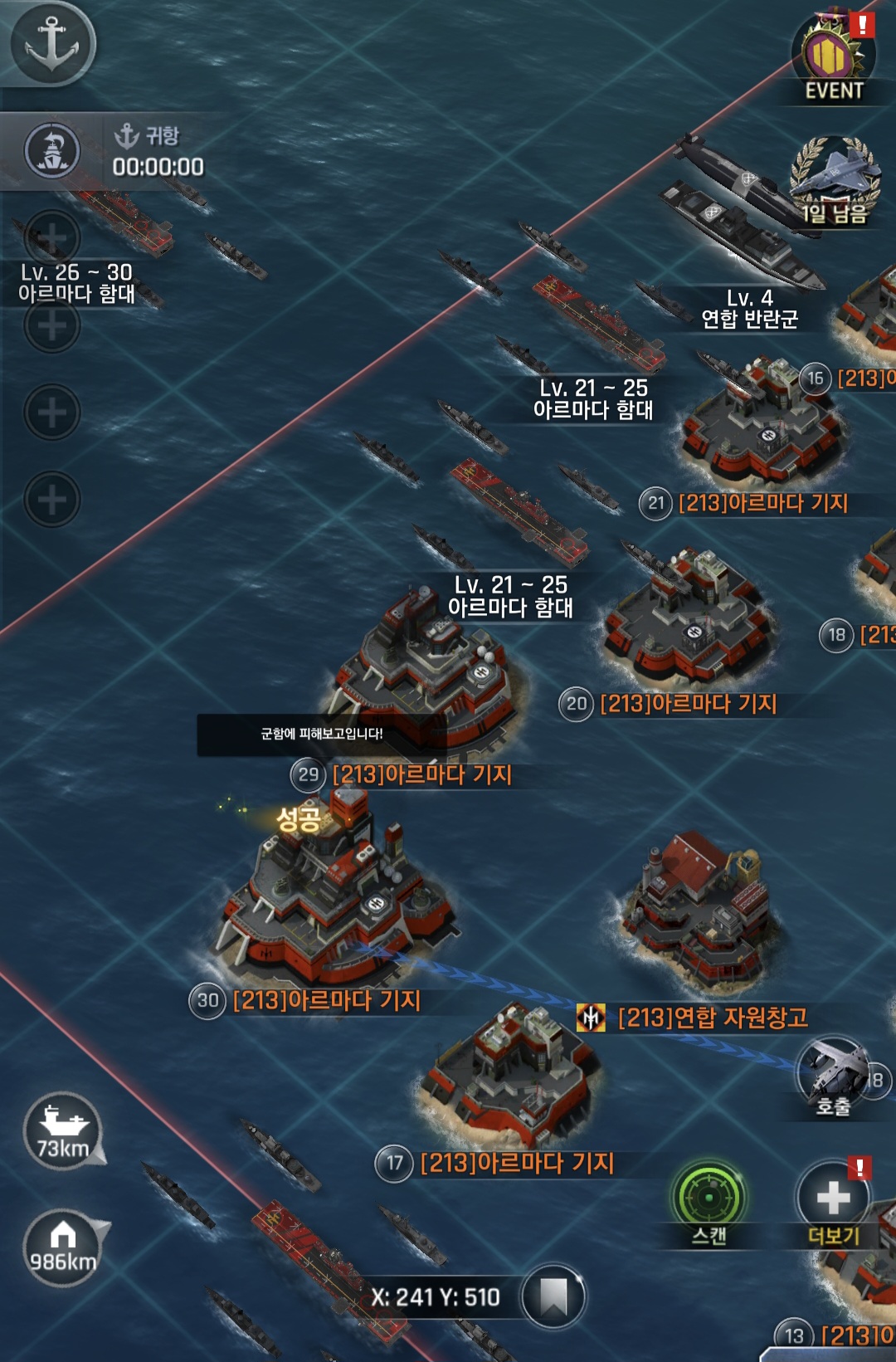
Task: Activate the green radar 스캔 button
Action: coord(709,1198)
